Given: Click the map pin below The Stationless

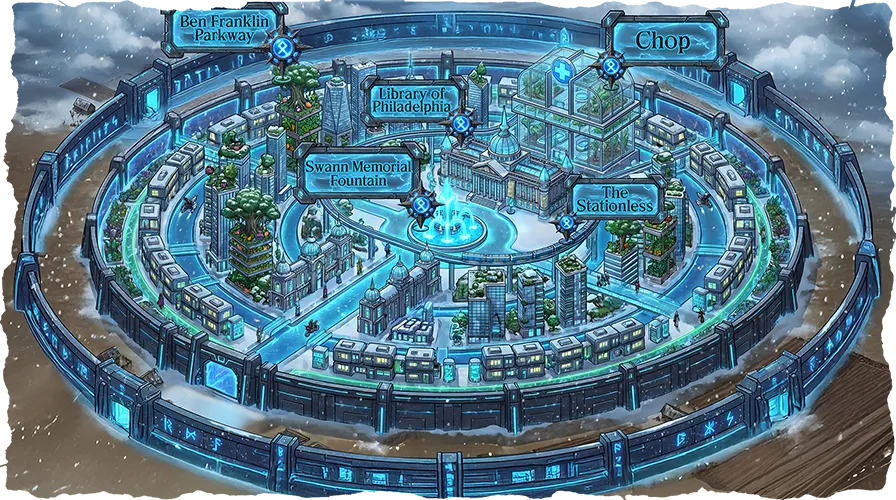Looking at the screenshot, I should pyautogui.click(x=568, y=222).
